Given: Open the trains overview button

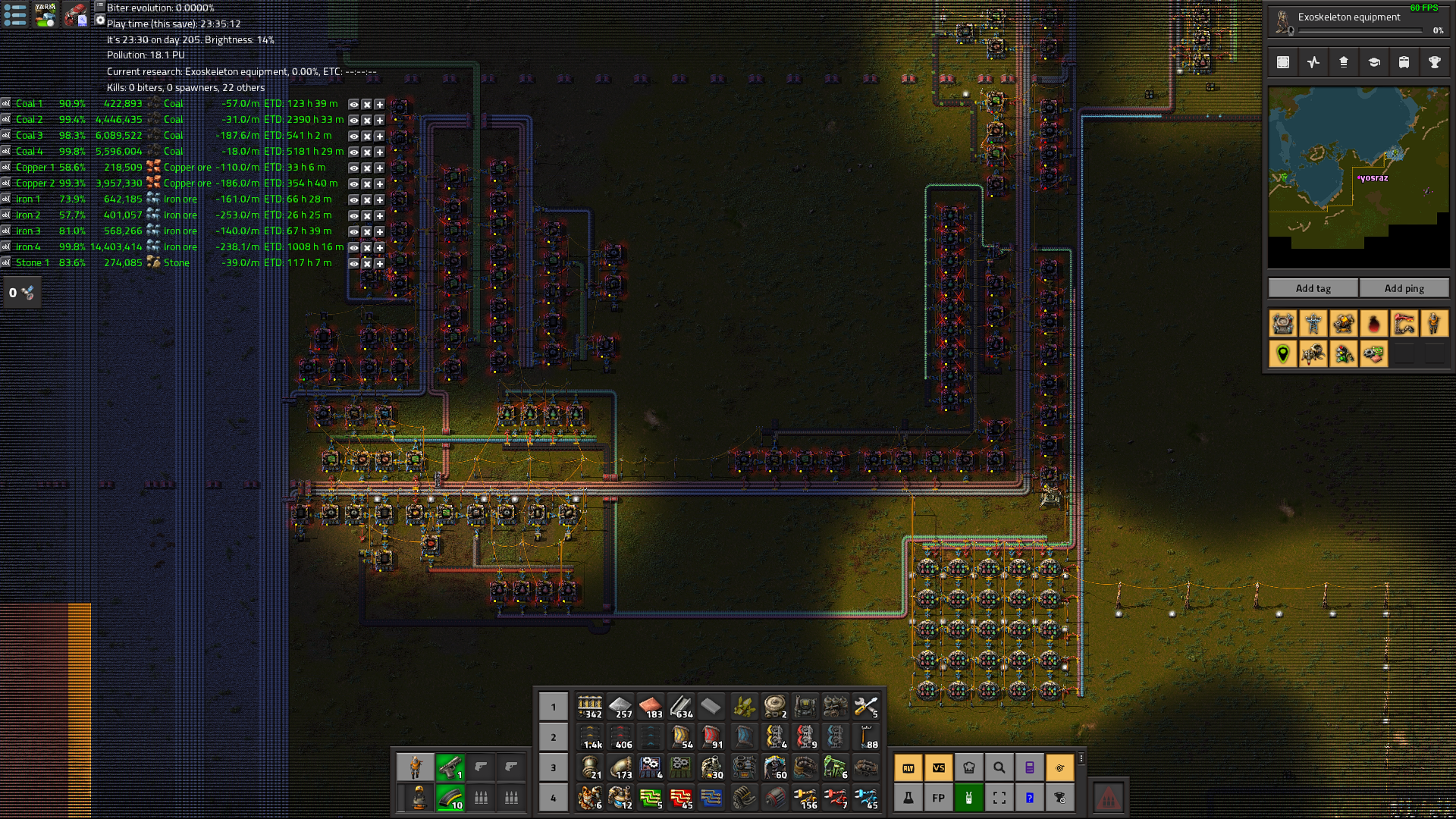Looking at the screenshot, I should pyautogui.click(x=1404, y=63).
